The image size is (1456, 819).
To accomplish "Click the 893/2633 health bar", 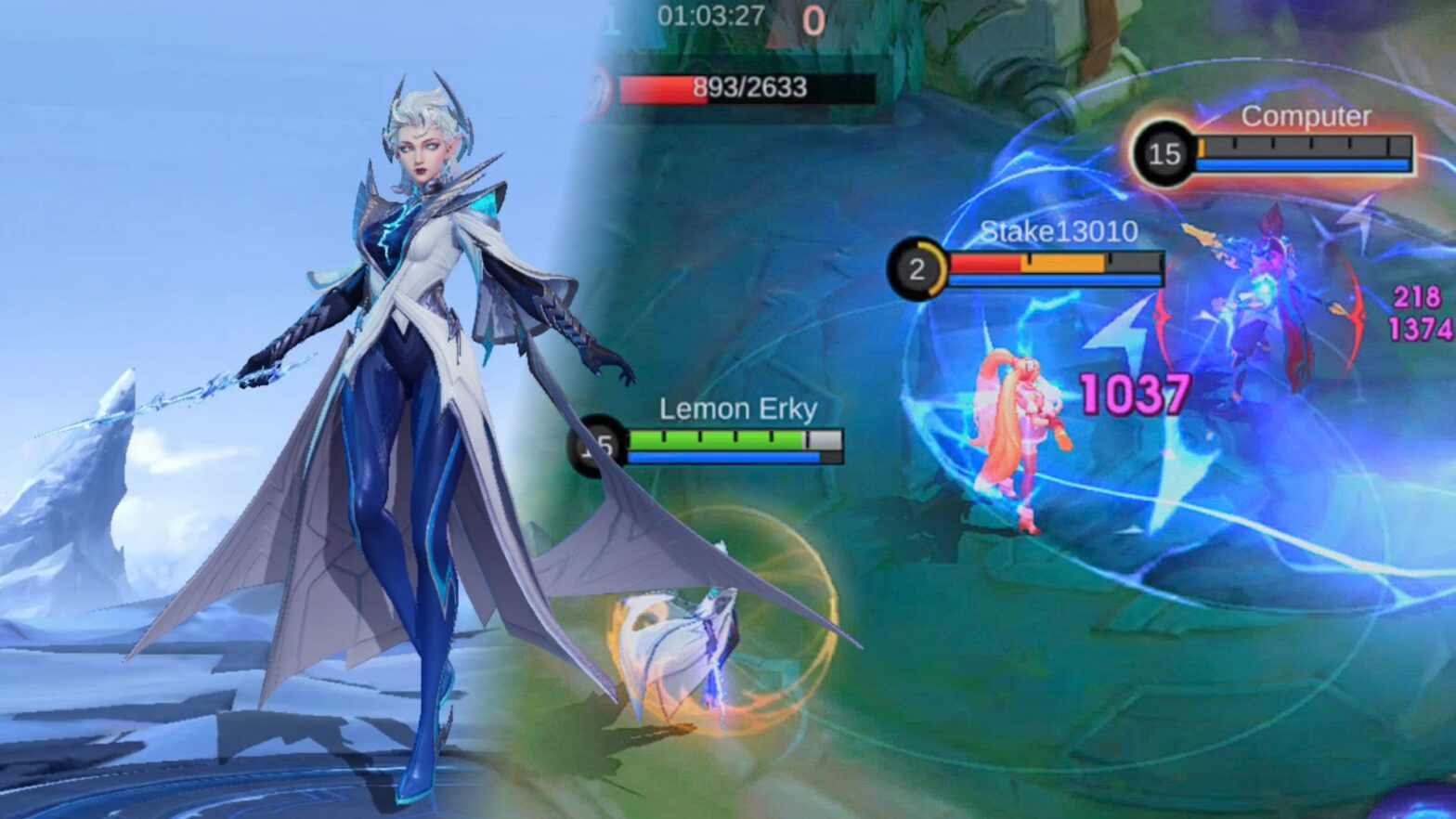I will point(734,90).
